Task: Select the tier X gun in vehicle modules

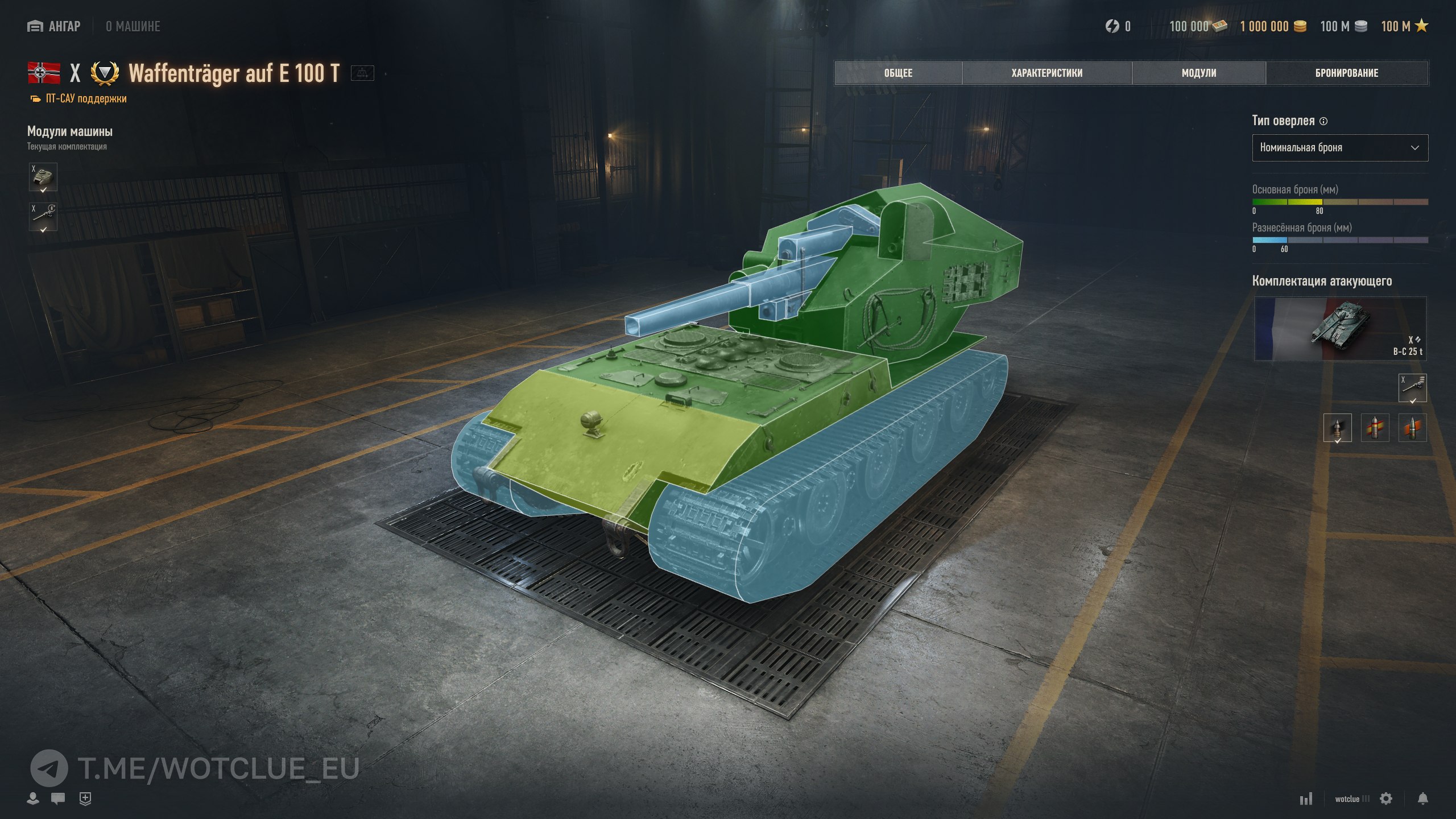Action: 43,217
